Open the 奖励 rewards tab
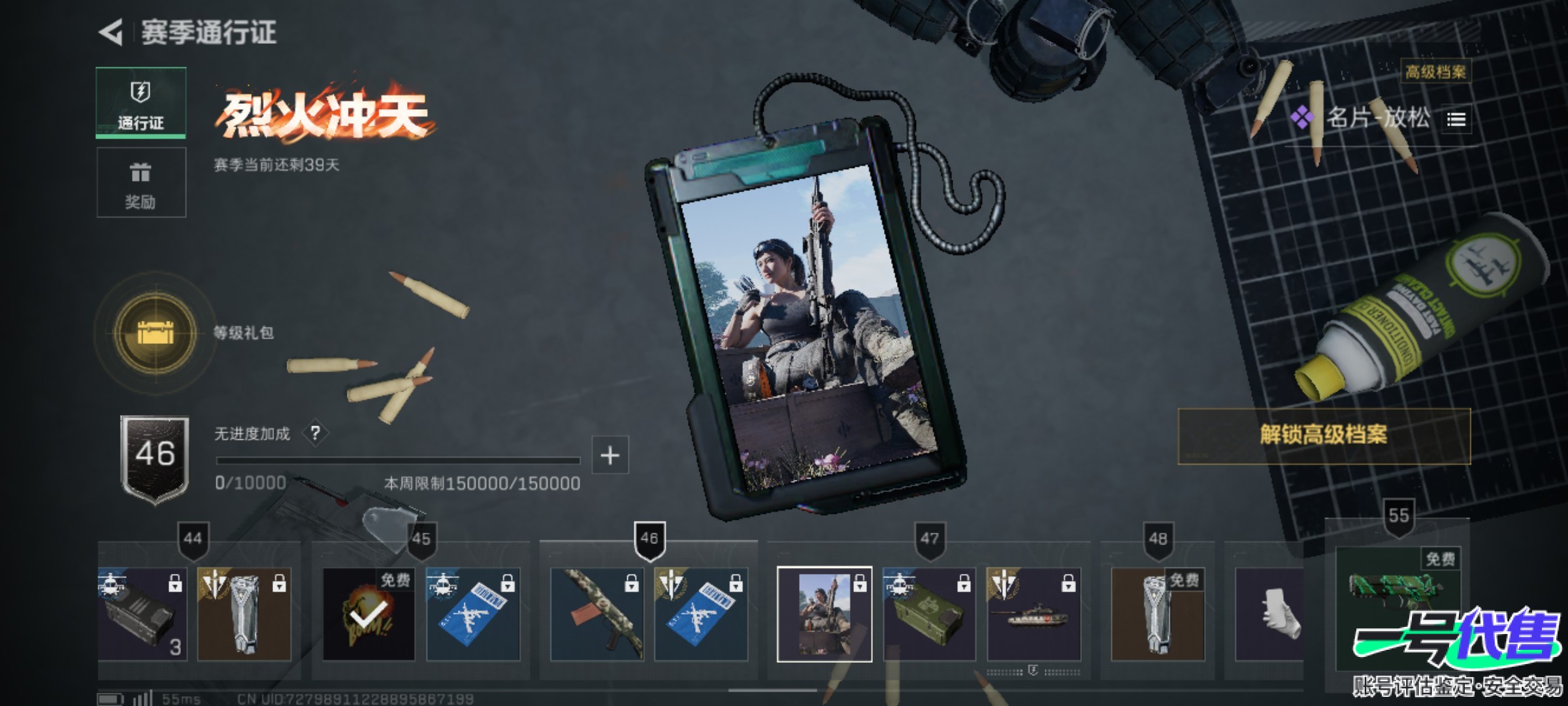 141,182
